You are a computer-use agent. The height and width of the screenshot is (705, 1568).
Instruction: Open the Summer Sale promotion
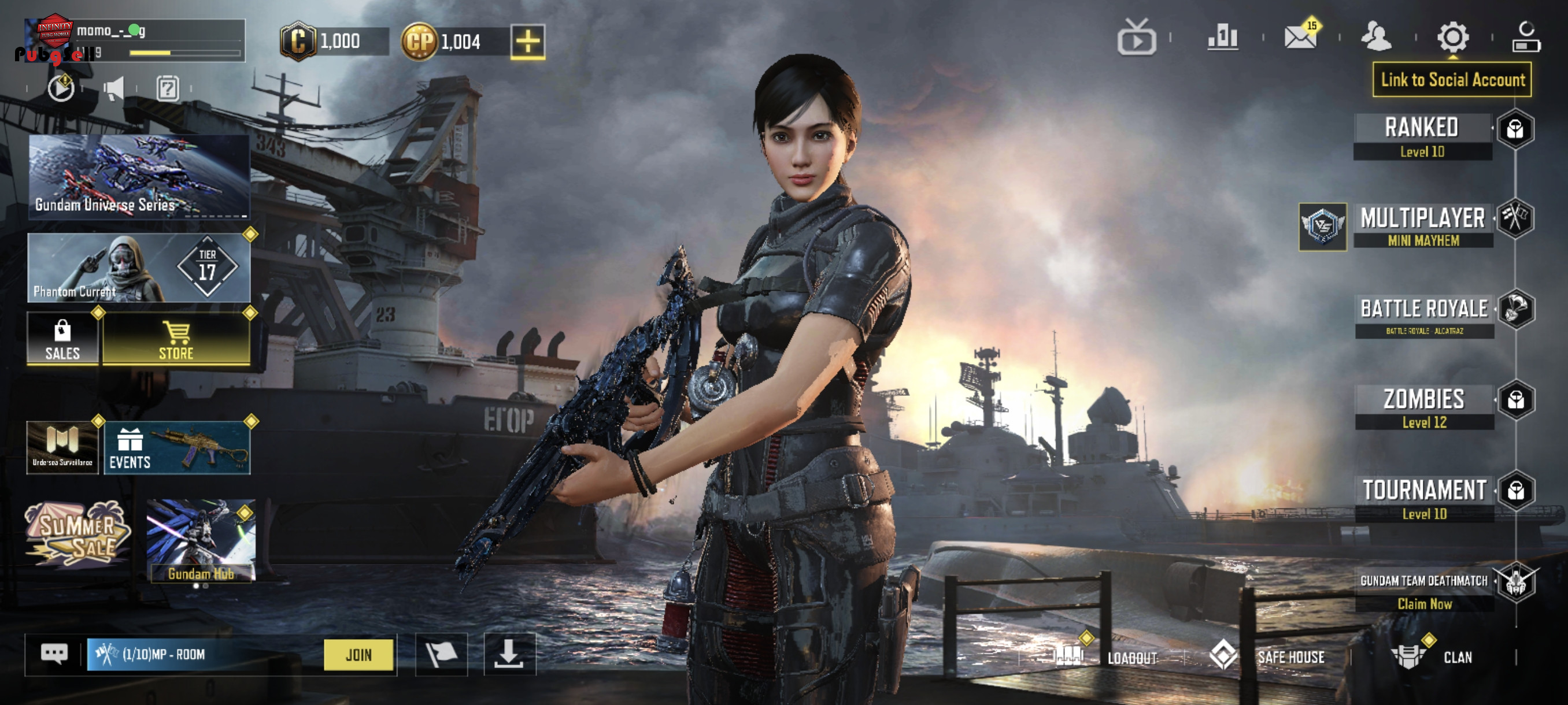tap(77, 533)
